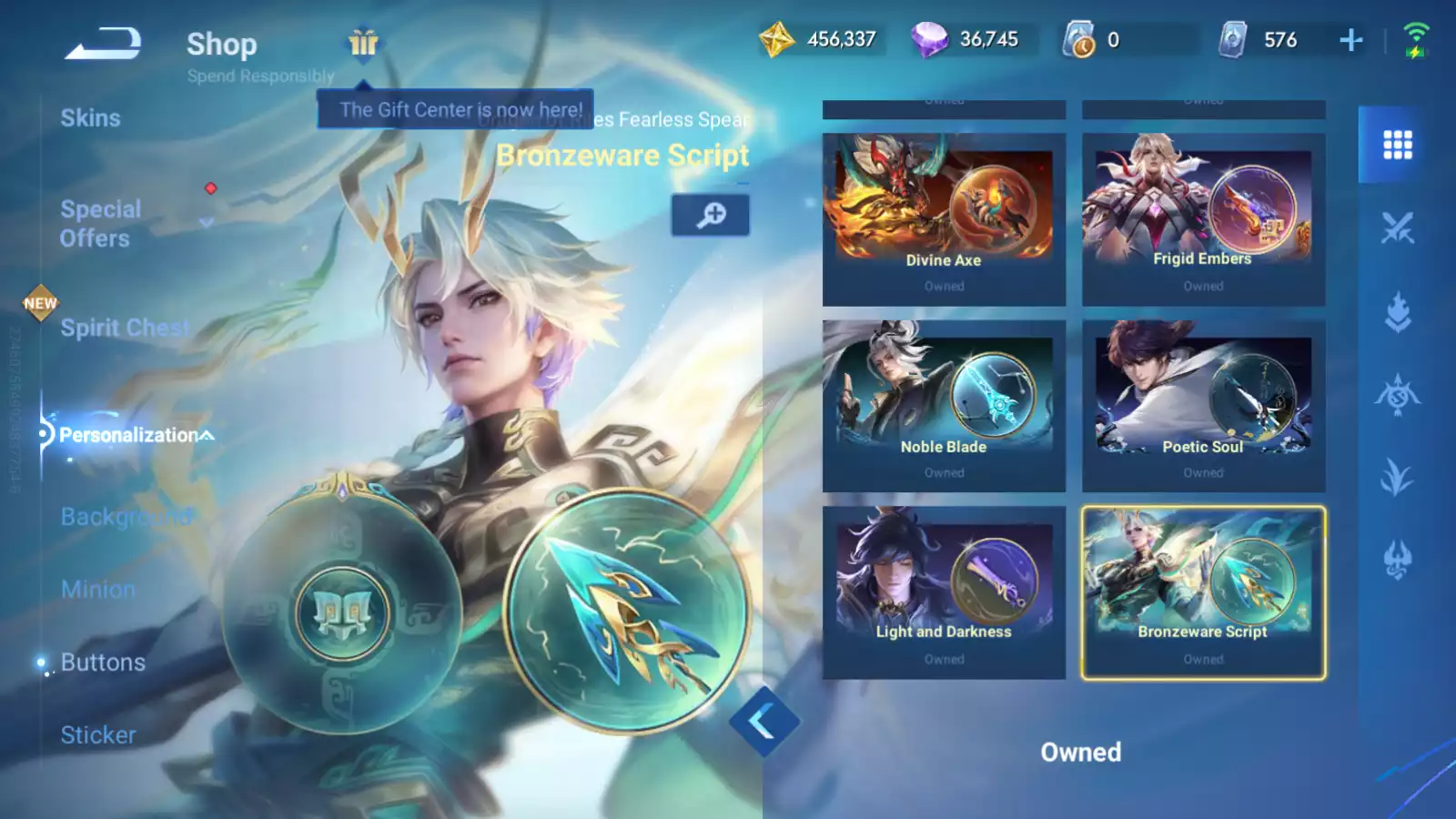
Task: Select the Light and Darkness button skin
Action: (x=944, y=592)
